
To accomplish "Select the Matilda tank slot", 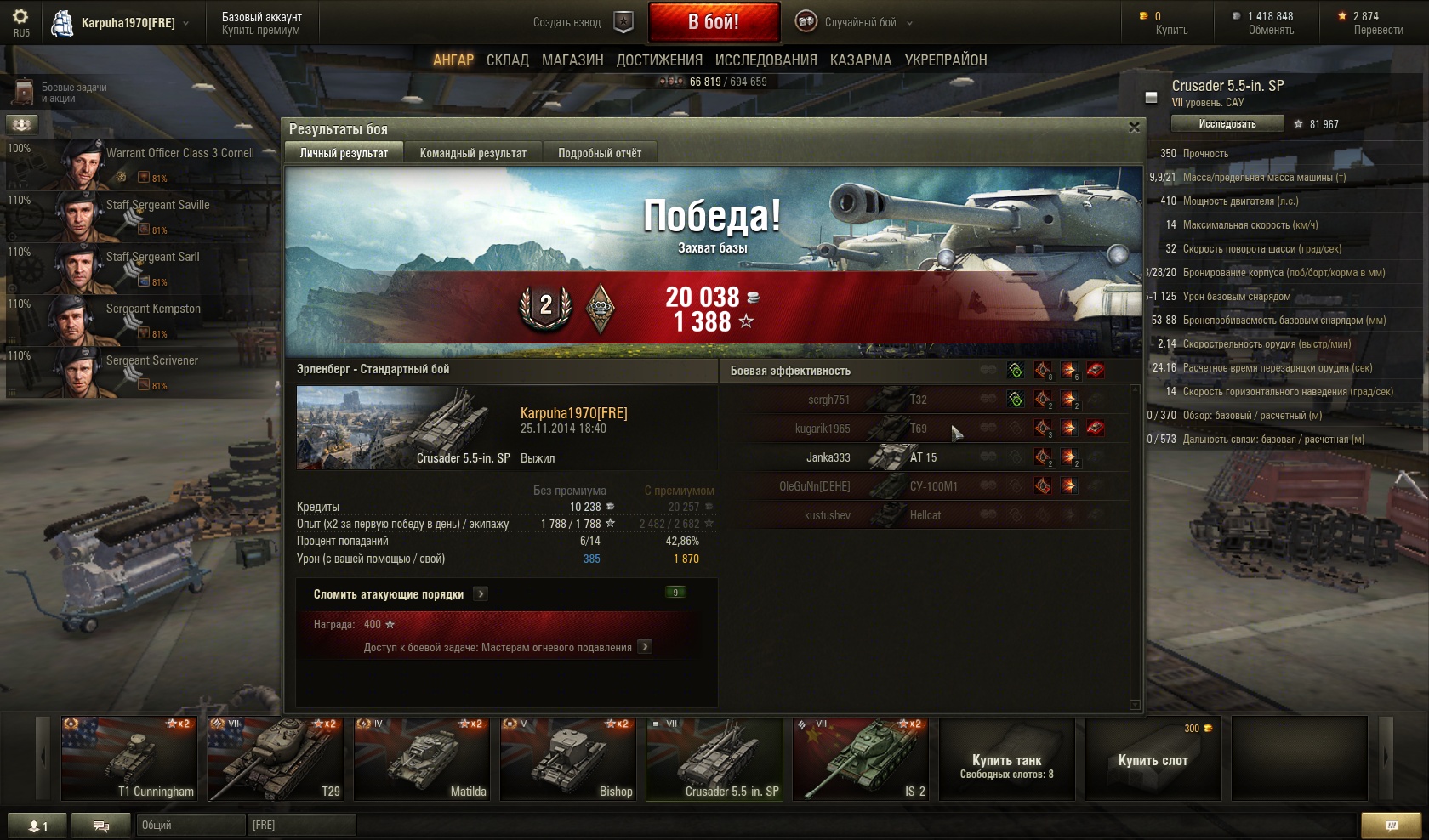I will tap(422, 759).
